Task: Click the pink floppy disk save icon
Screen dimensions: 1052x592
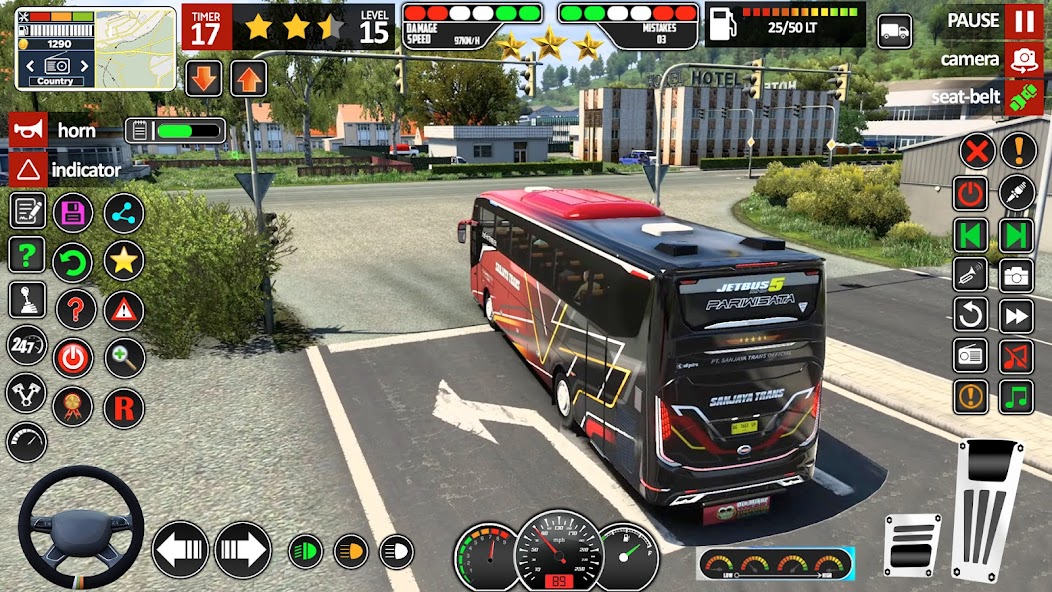Action: click(73, 212)
